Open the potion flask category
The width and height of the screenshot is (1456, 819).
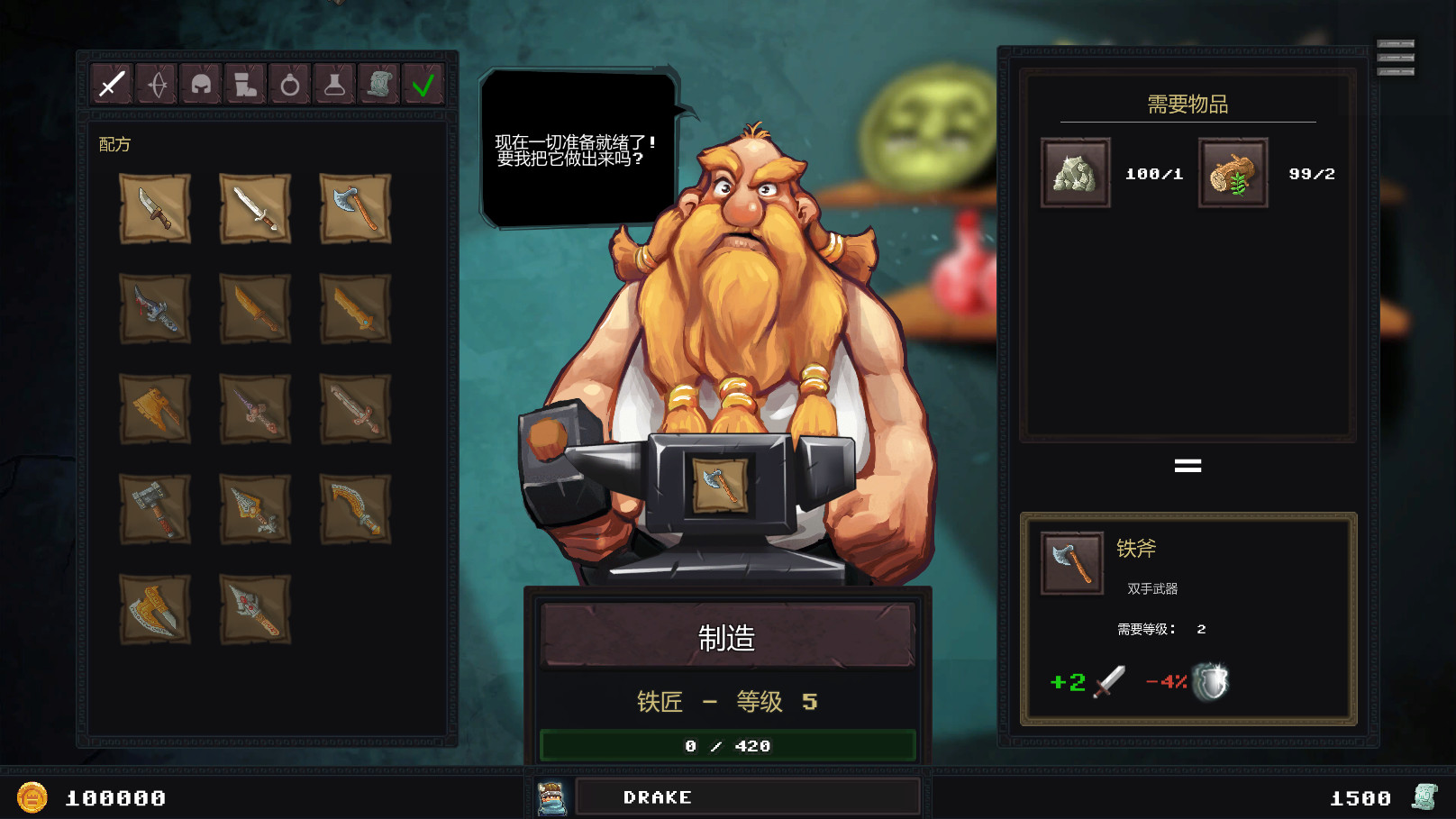[334, 84]
